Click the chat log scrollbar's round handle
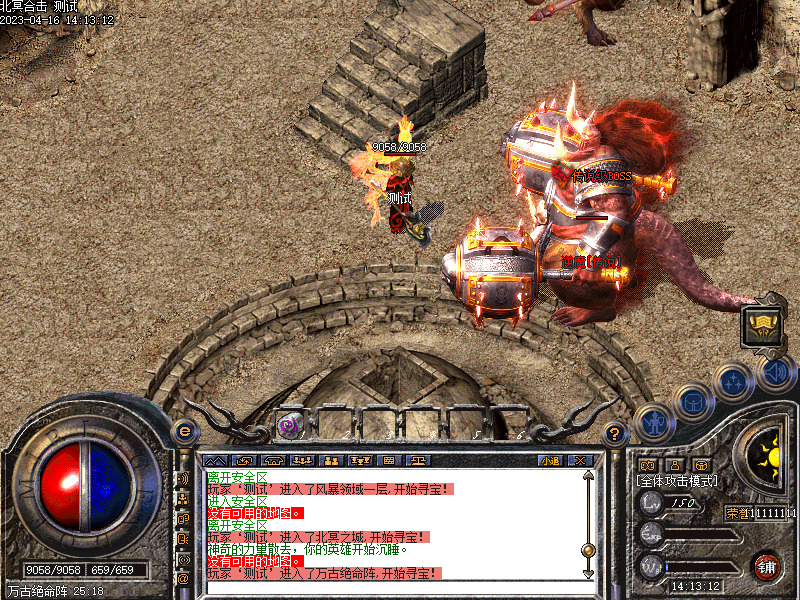The width and height of the screenshot is (800, 600). 588,550
